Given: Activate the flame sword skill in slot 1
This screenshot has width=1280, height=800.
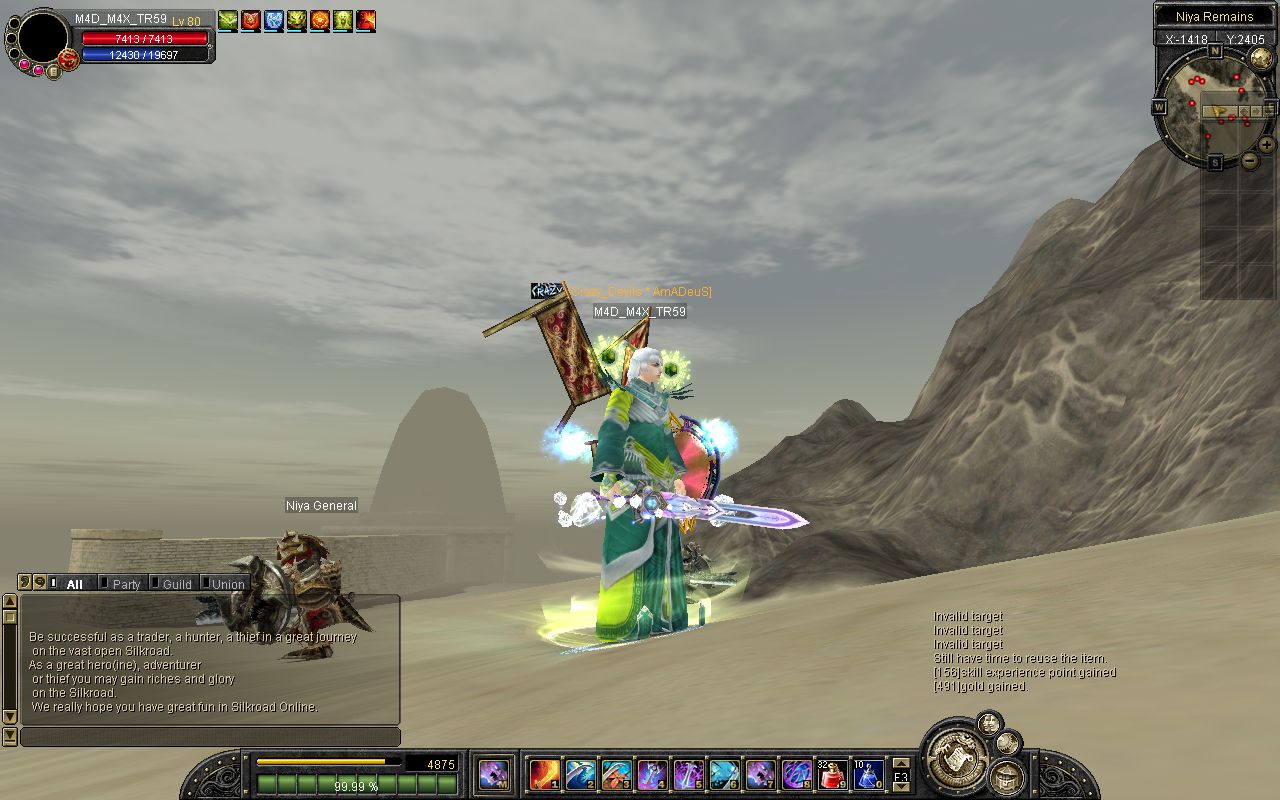Looking at the screenshot, I should pyautogui.click(x=544, y=774).
